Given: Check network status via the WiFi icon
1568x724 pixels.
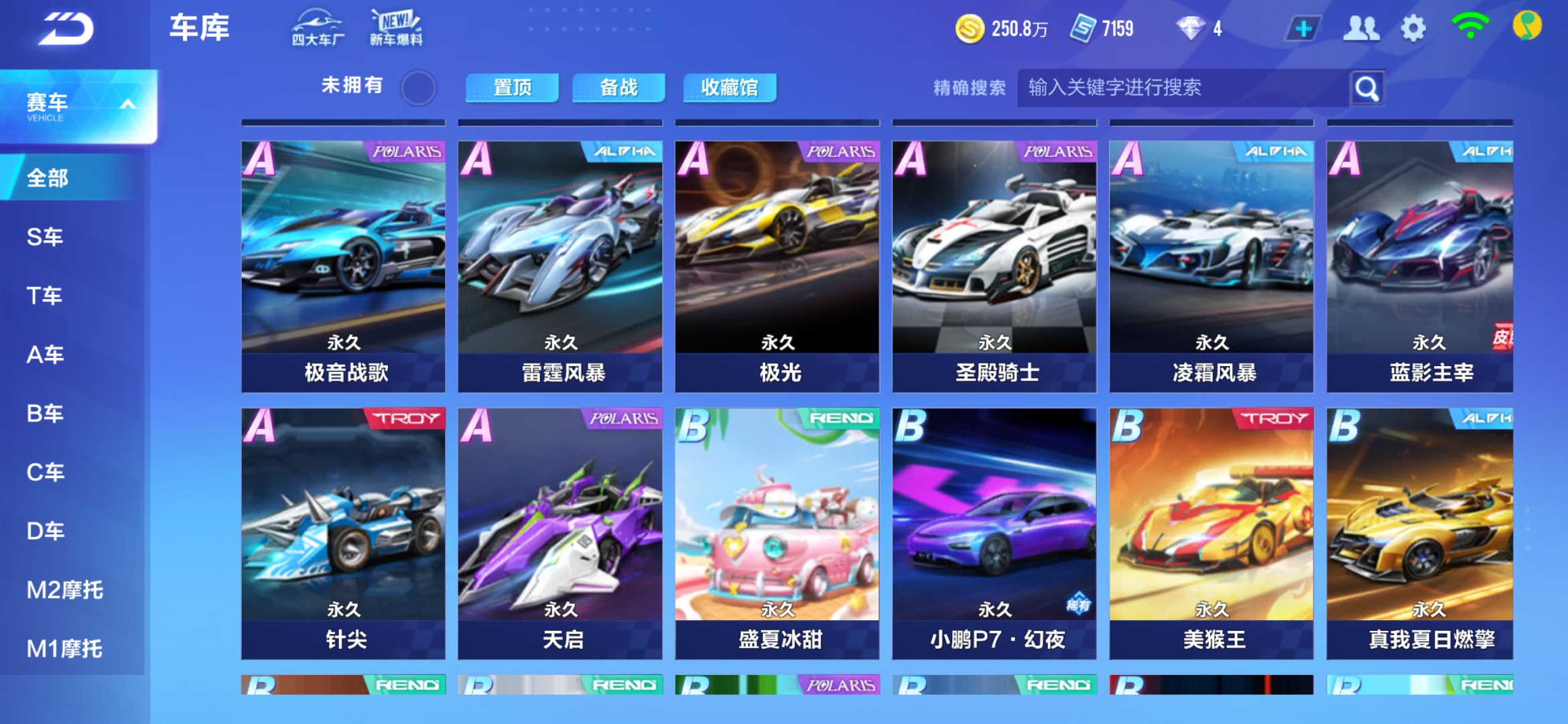Looking at the screenshot, I should click(1469, 28).
